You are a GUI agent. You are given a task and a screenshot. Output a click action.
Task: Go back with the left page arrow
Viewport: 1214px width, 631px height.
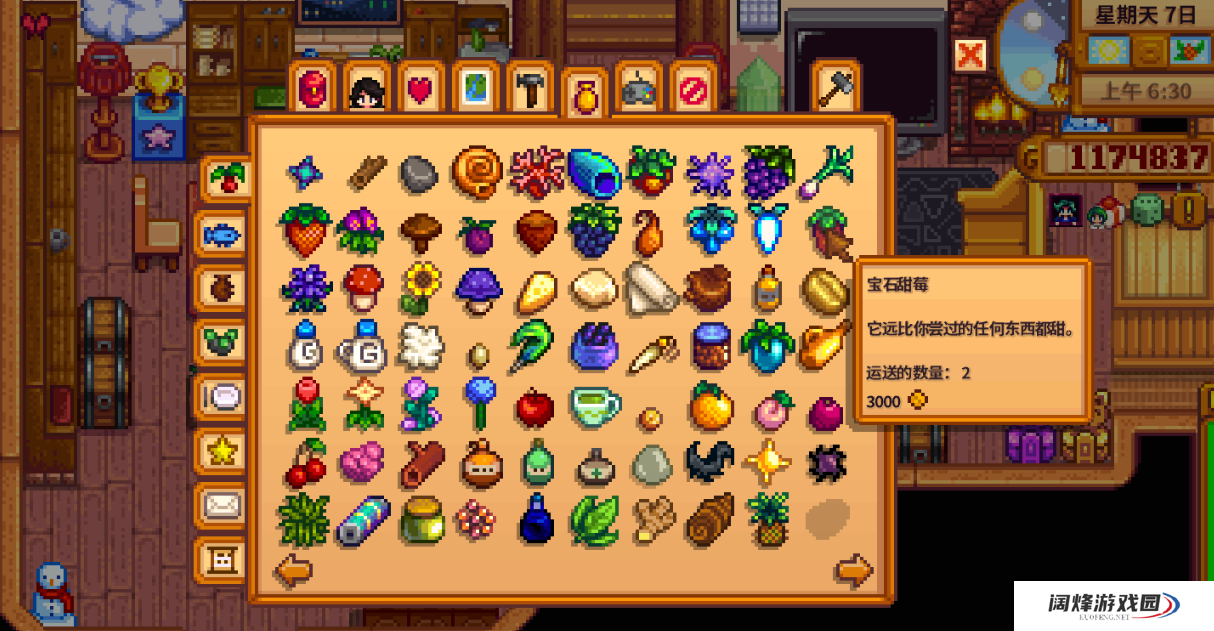point(292,571)
